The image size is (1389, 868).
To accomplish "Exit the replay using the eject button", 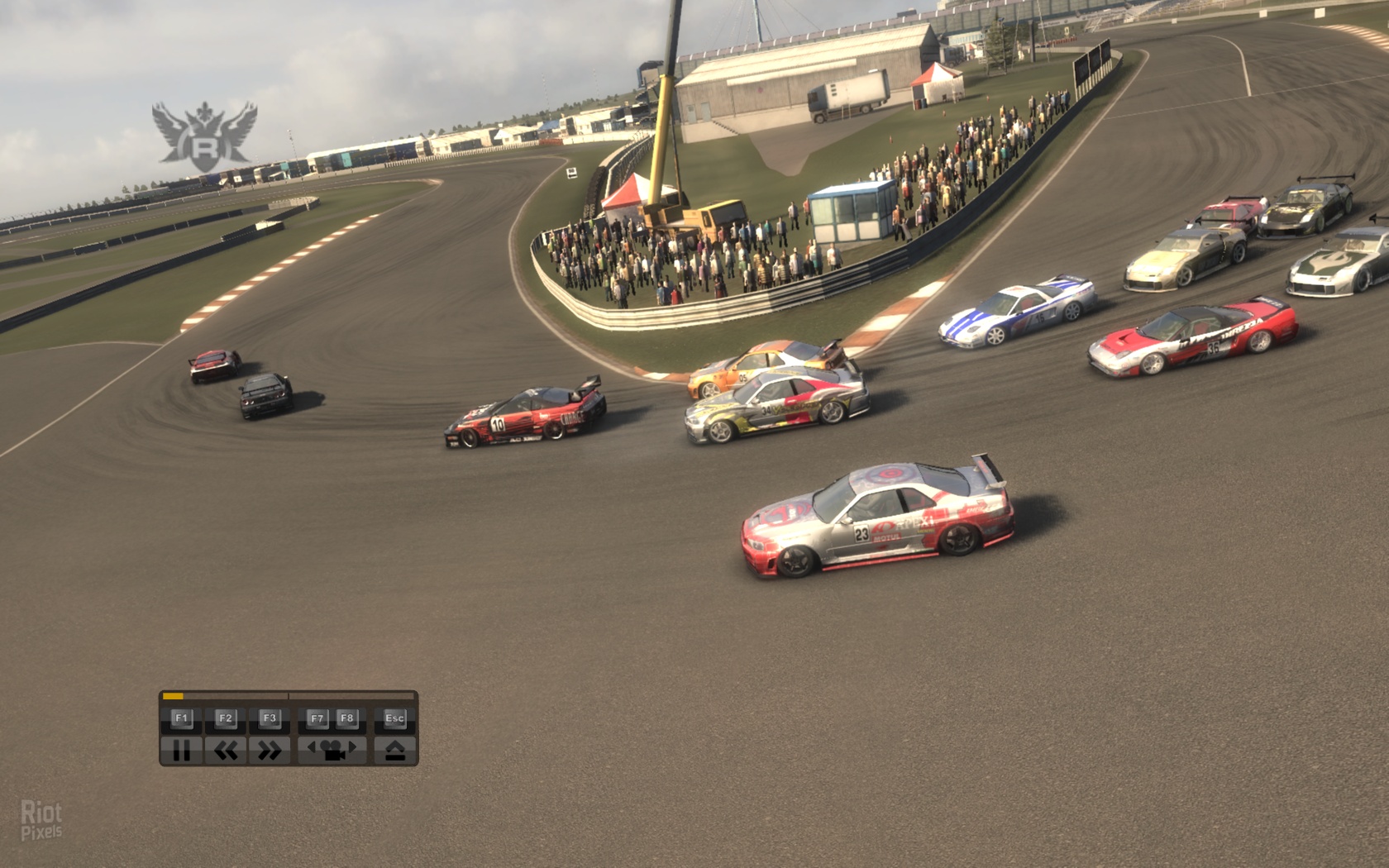I will point(394,750).
